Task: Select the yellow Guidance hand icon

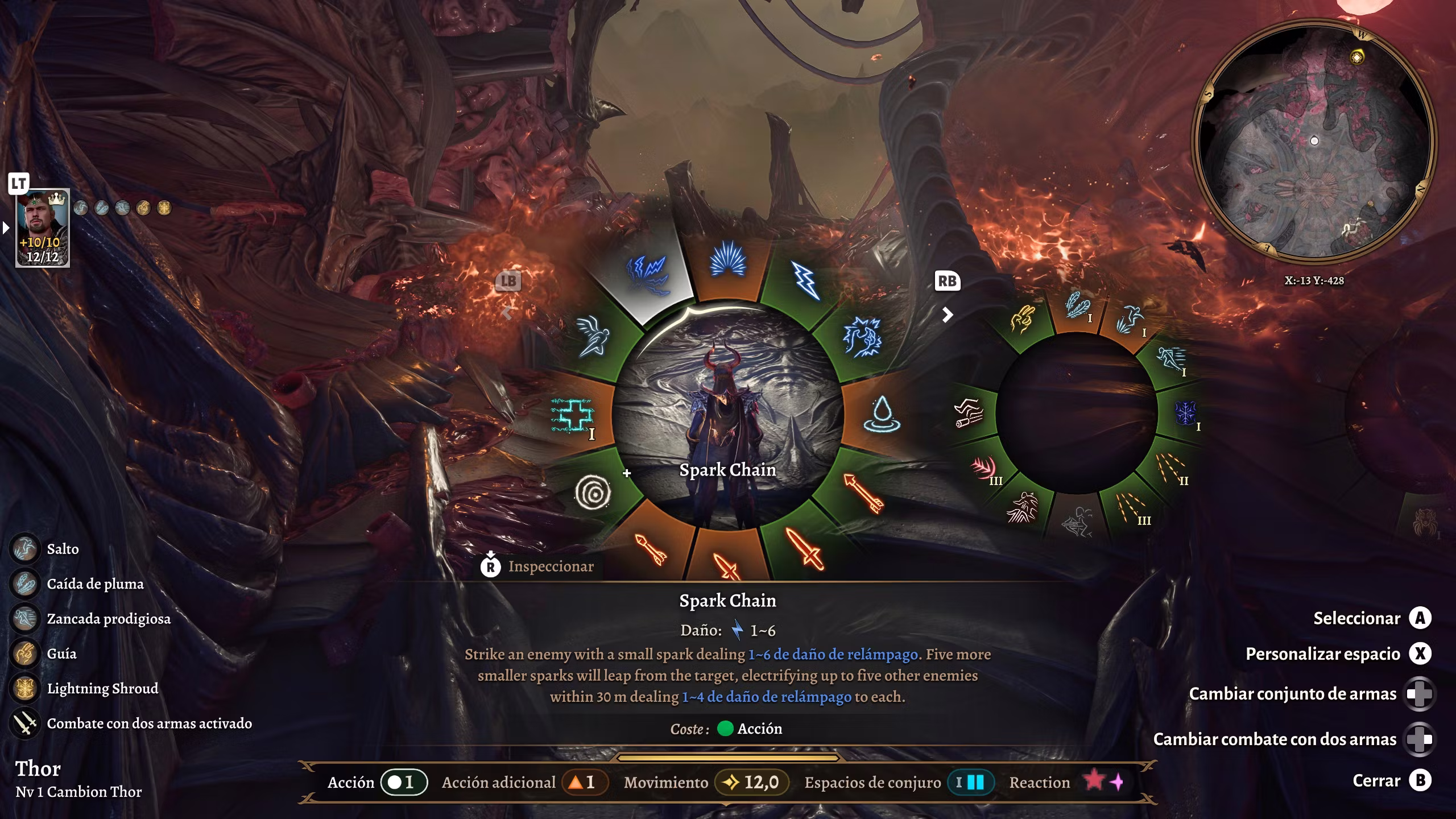Action: pyautogui.click(x=1021, y=320)
